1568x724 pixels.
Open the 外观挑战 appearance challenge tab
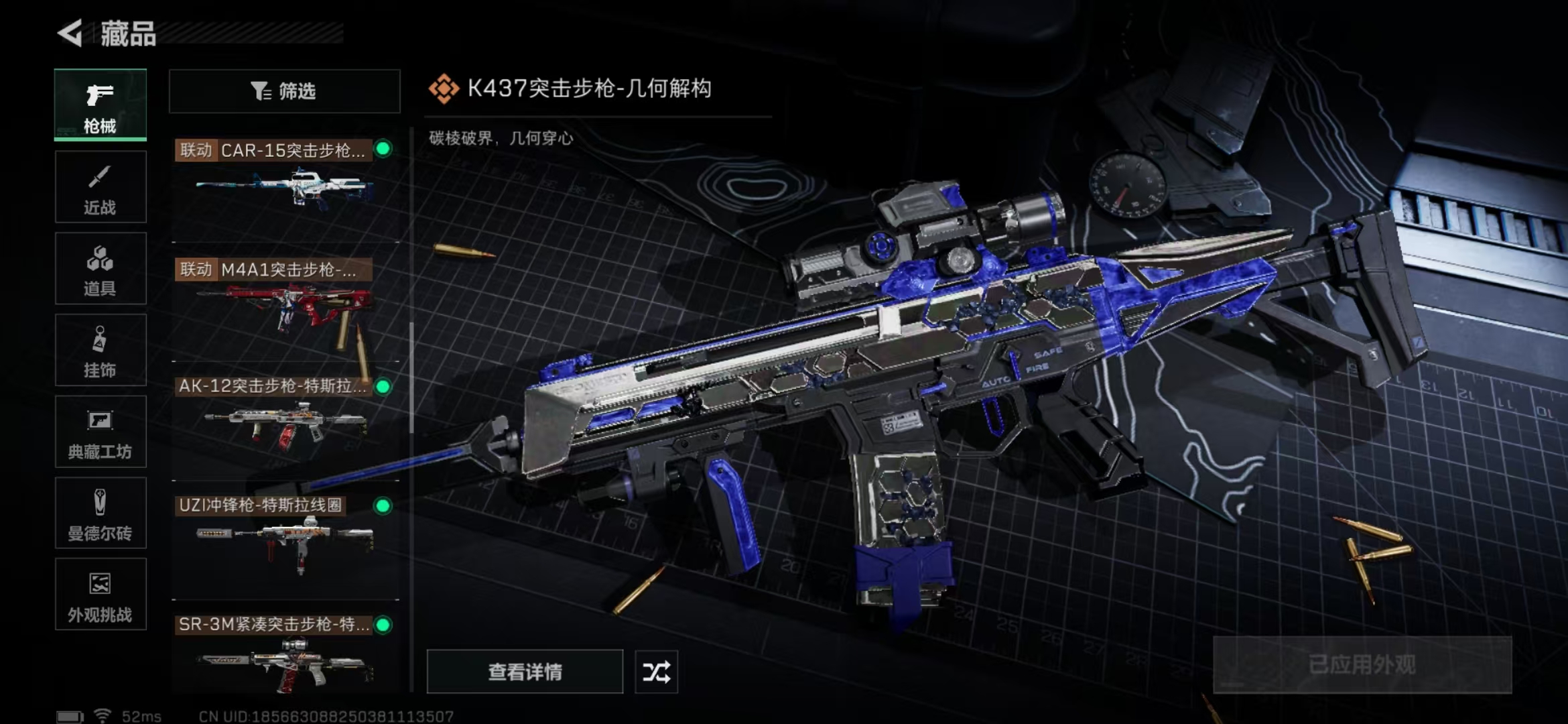point(100,595)
